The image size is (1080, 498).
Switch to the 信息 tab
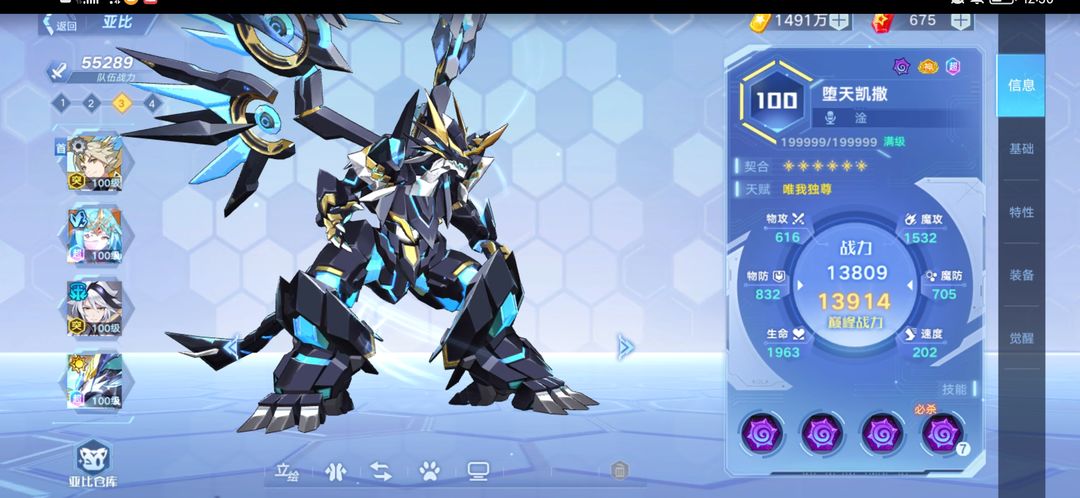coord(1021,85)
